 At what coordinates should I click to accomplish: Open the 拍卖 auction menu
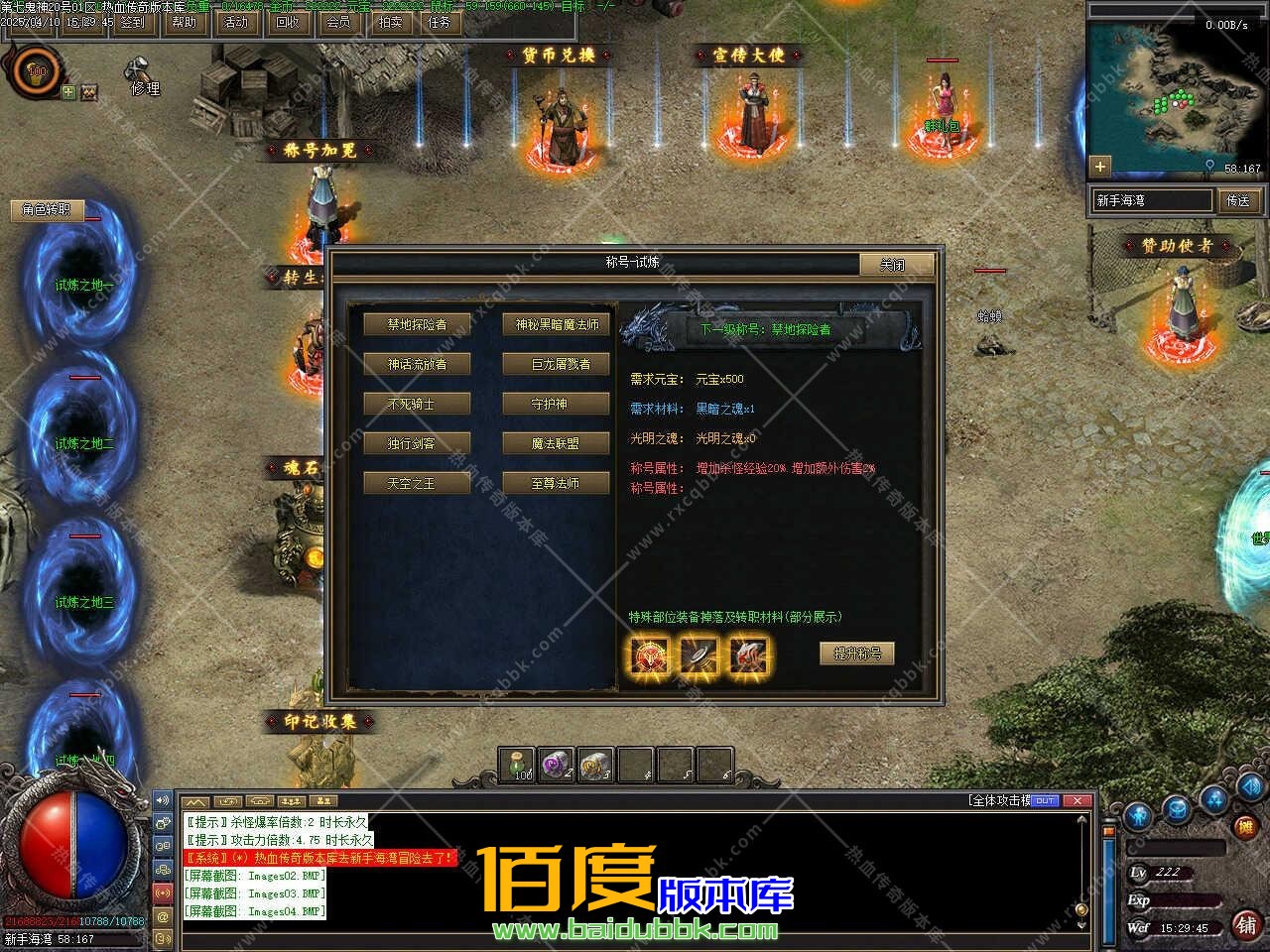pos(390,22)
